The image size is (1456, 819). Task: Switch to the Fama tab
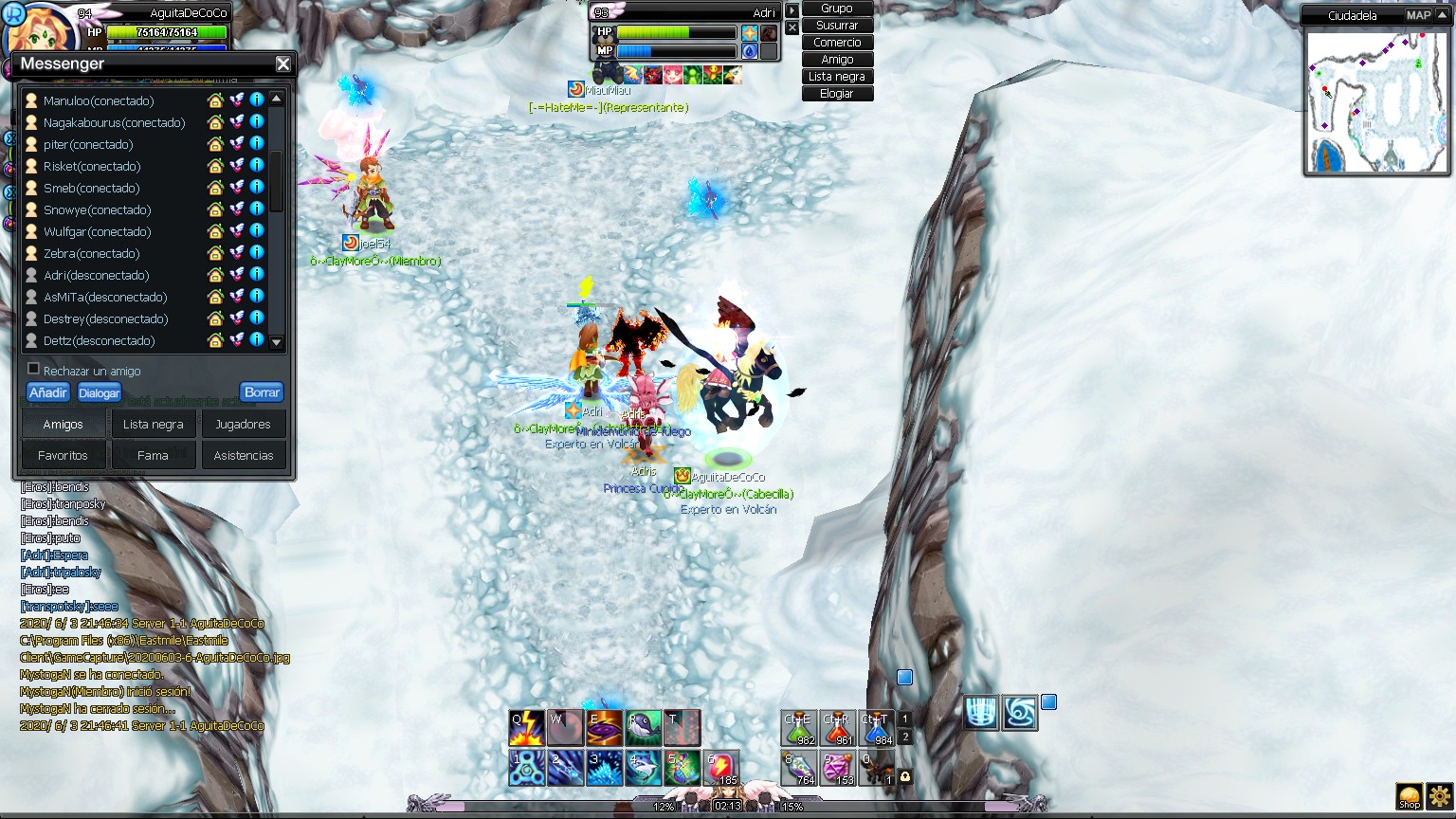tap(153, 456)
